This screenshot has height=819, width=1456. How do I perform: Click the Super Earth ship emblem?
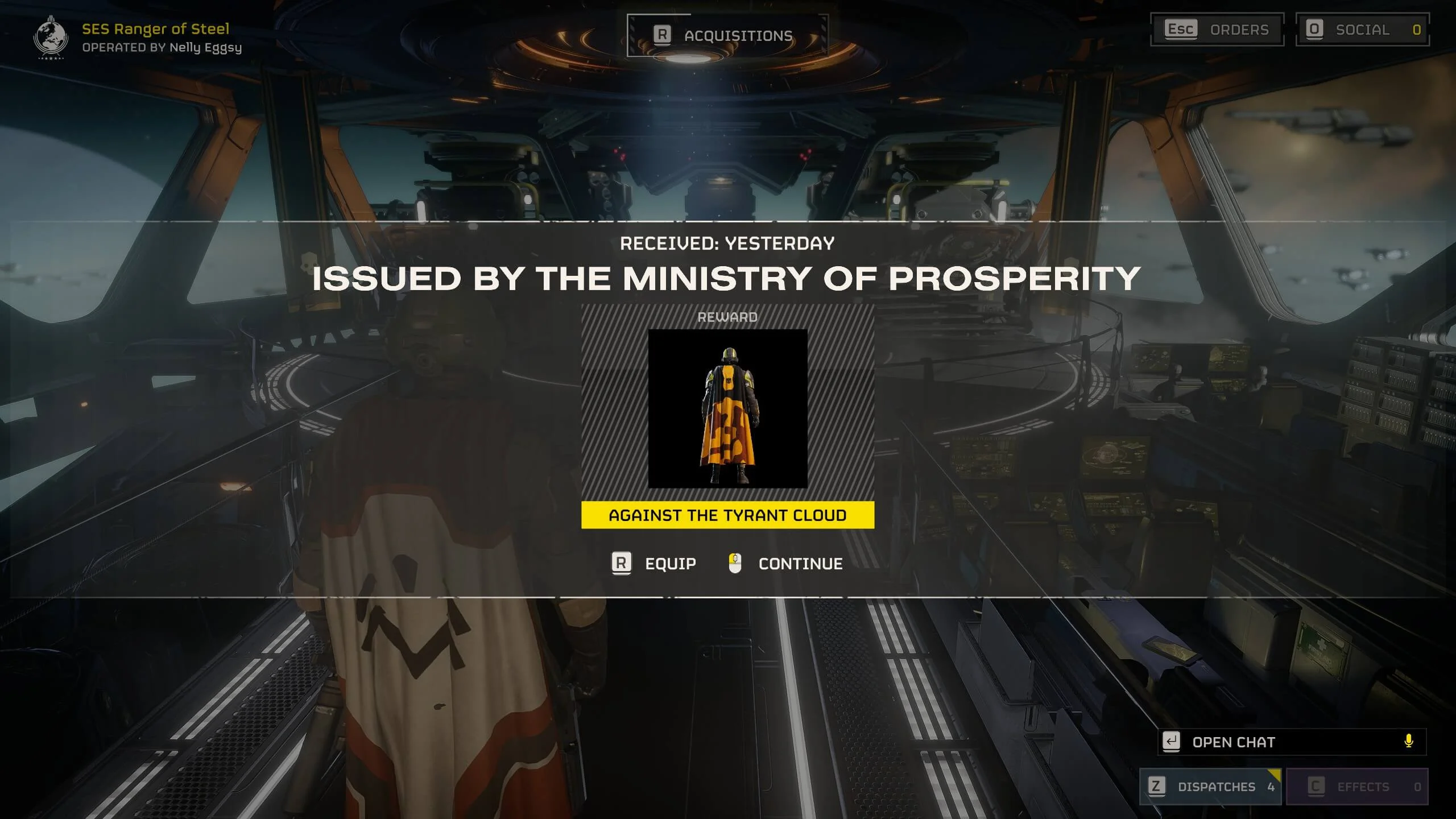tap(51, 37)
